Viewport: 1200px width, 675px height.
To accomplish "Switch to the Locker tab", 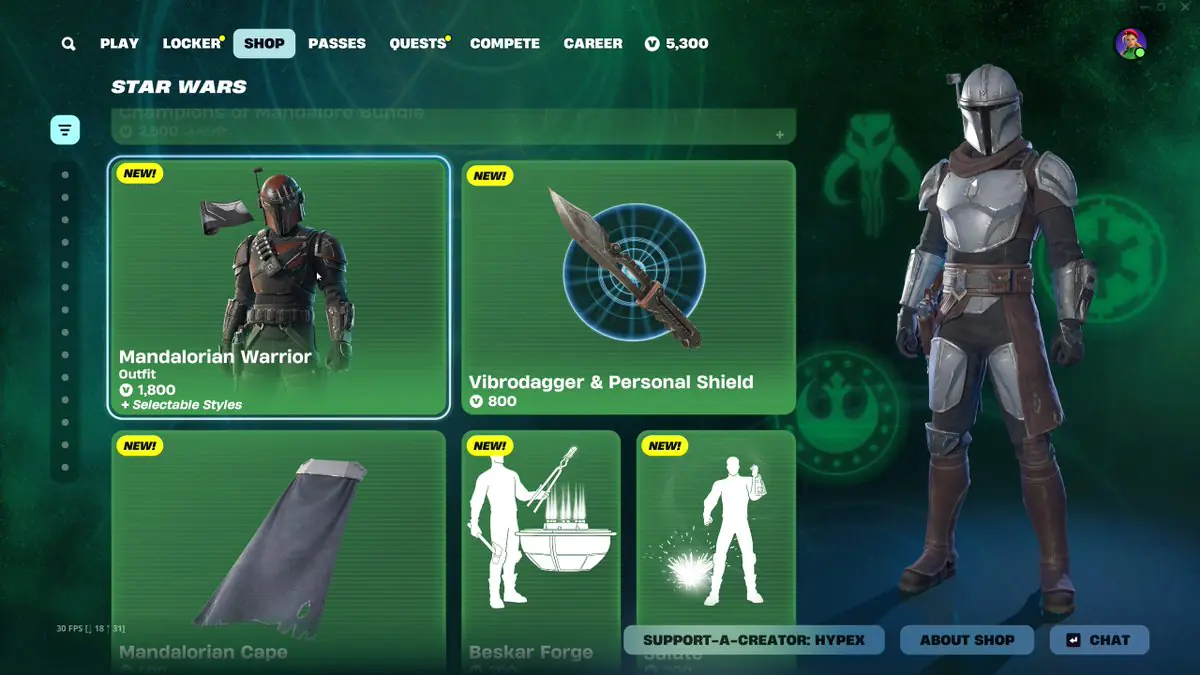I will [x=191, y=44].
